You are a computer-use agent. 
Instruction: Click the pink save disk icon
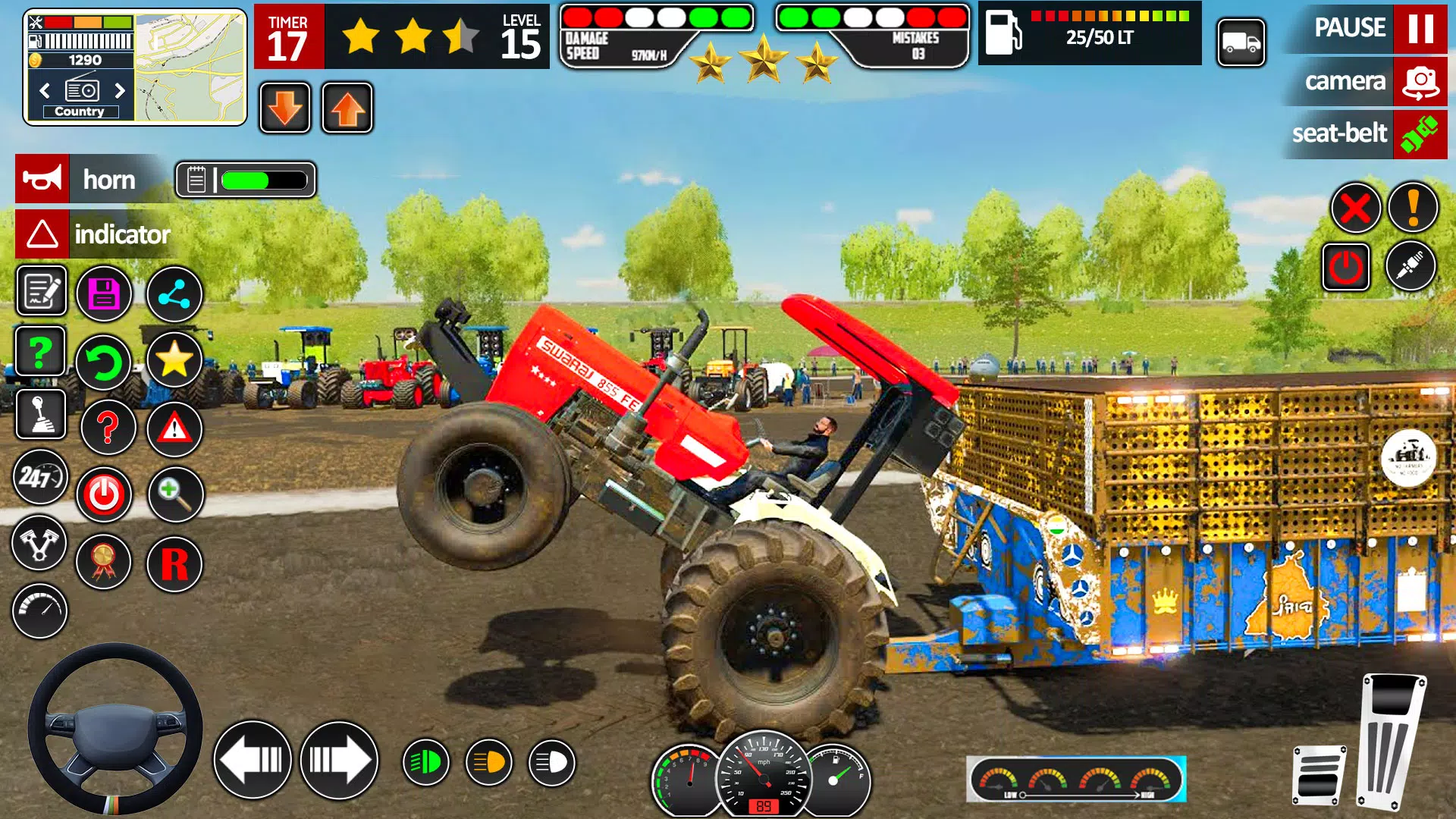[106, 292]
